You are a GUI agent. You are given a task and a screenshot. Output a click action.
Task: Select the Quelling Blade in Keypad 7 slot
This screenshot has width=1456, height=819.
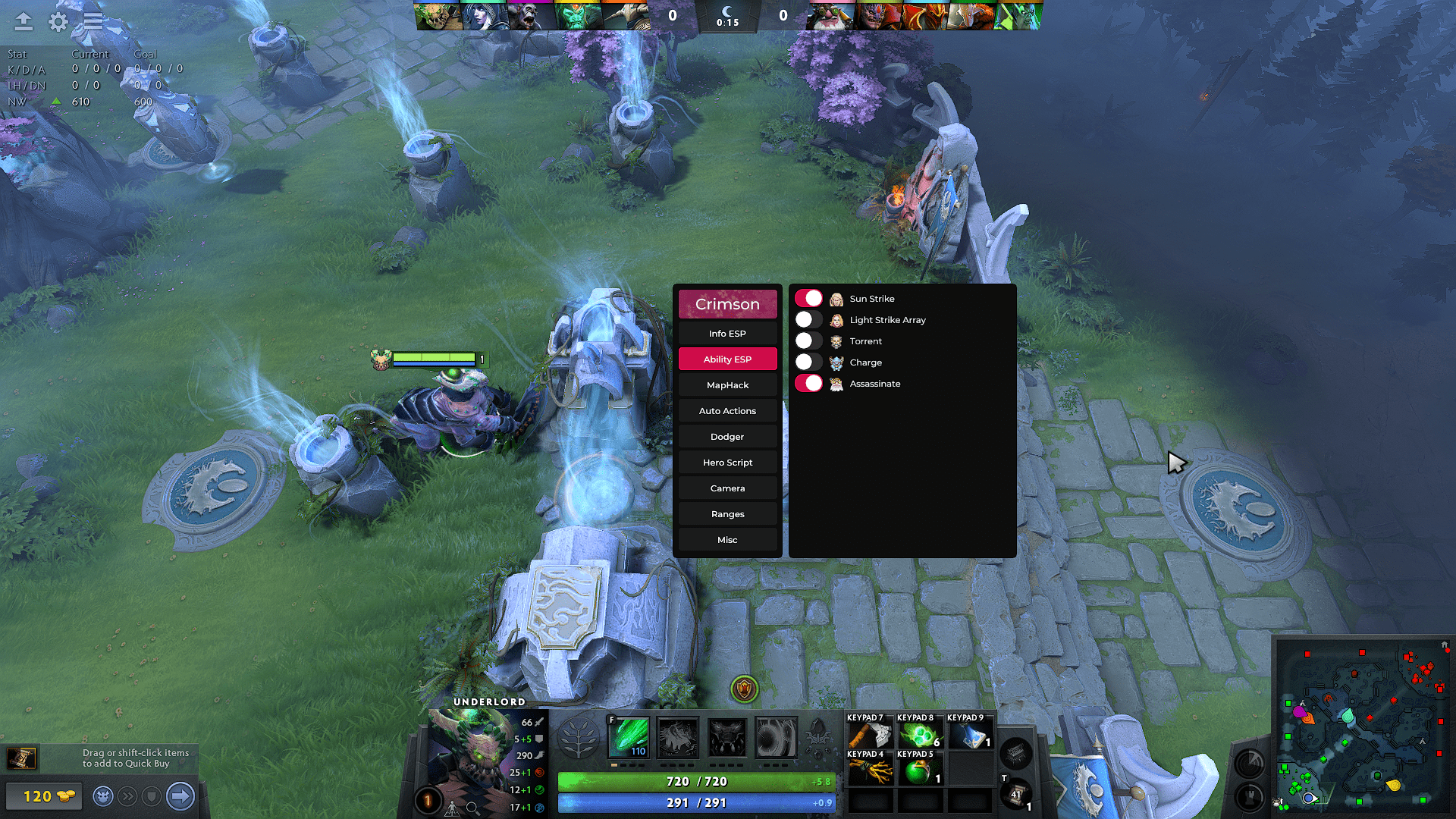(x=870, y=733)
